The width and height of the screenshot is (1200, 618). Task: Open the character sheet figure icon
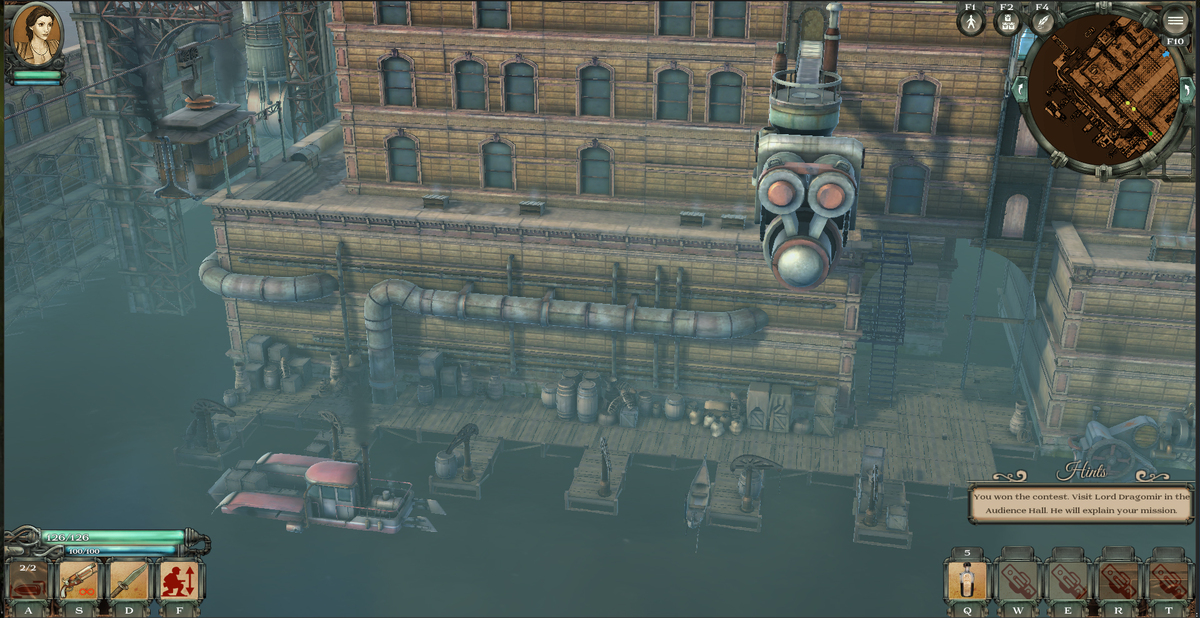tap(970, 23)
